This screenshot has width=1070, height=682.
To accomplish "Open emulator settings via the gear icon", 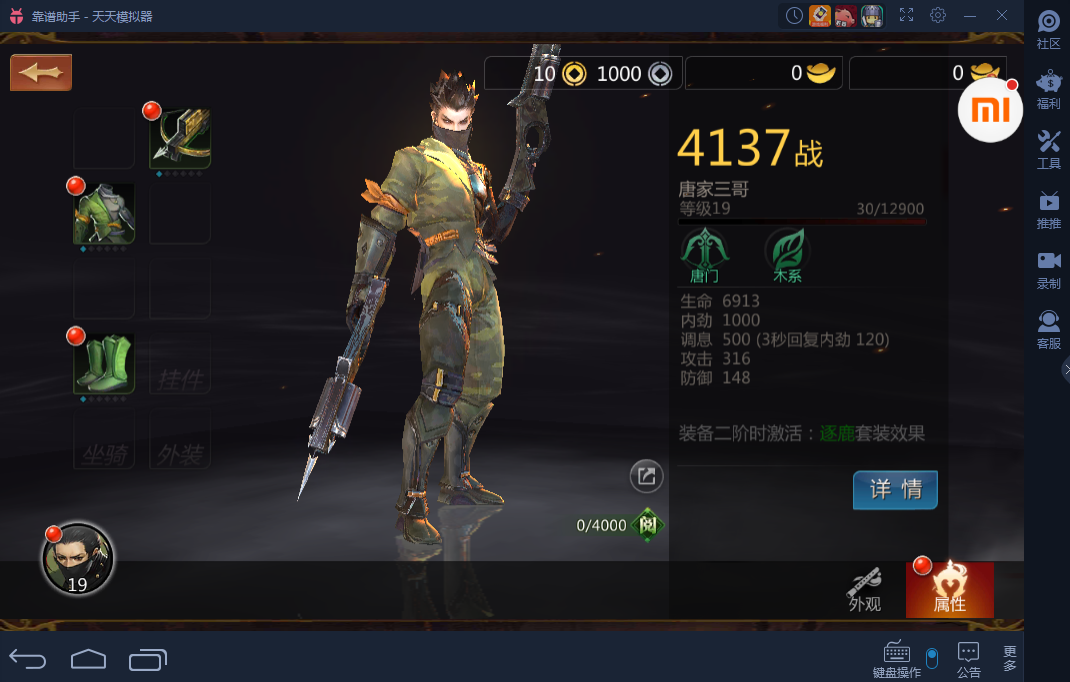I will [x=938, y=15].
